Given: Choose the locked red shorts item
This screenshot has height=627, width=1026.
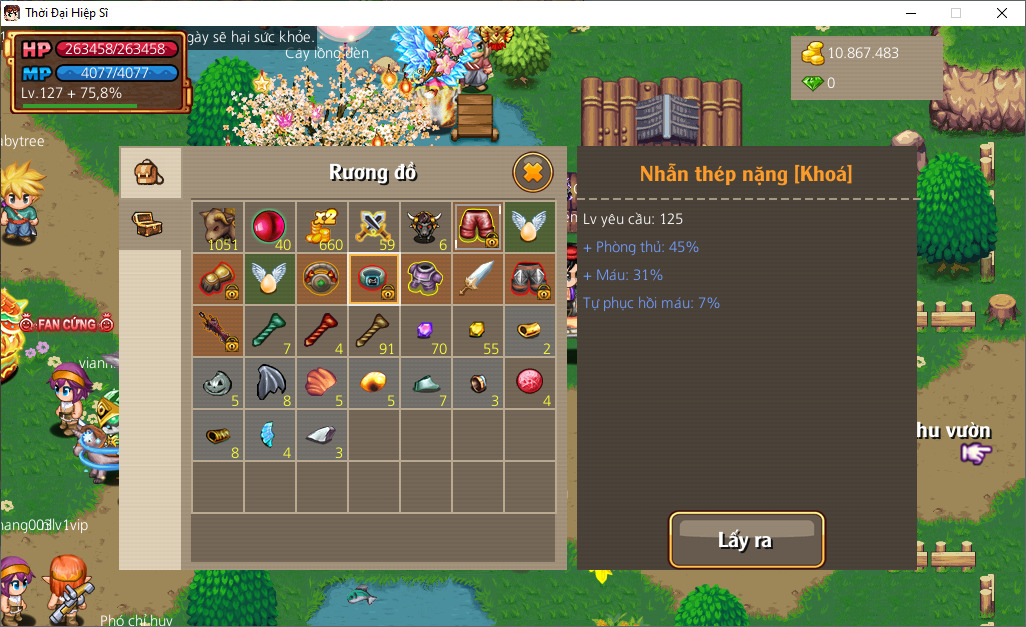Looking at the screenshot, I should (478, 226).
